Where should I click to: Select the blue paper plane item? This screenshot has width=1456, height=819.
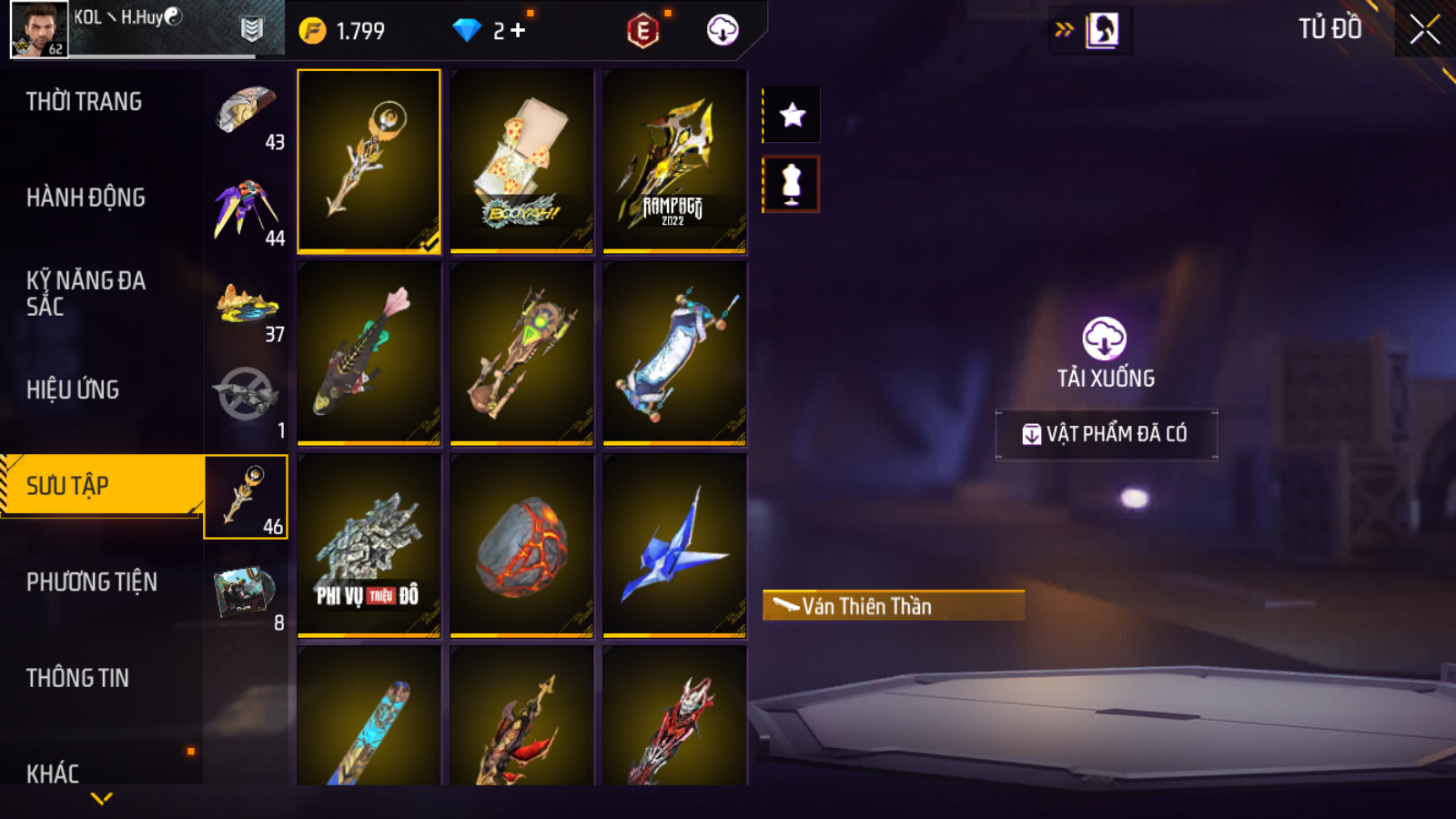[674, 544]
